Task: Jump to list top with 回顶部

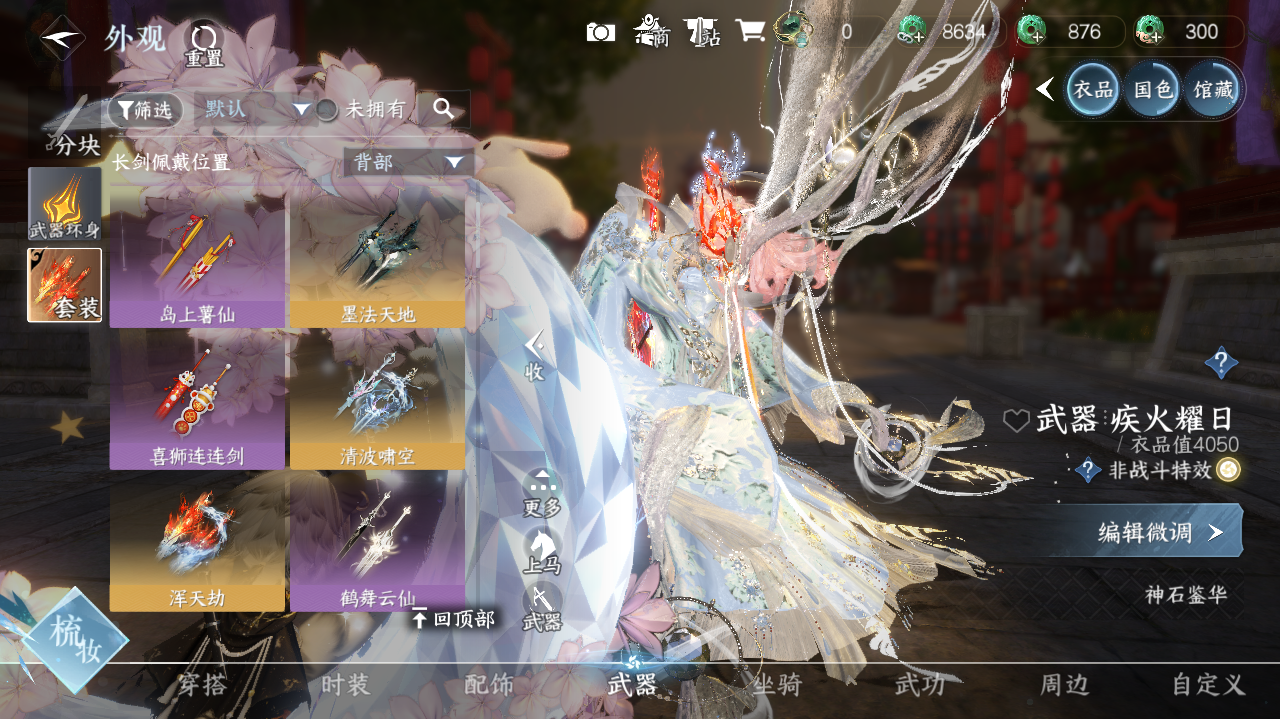Action: click(x=453, y=619)
